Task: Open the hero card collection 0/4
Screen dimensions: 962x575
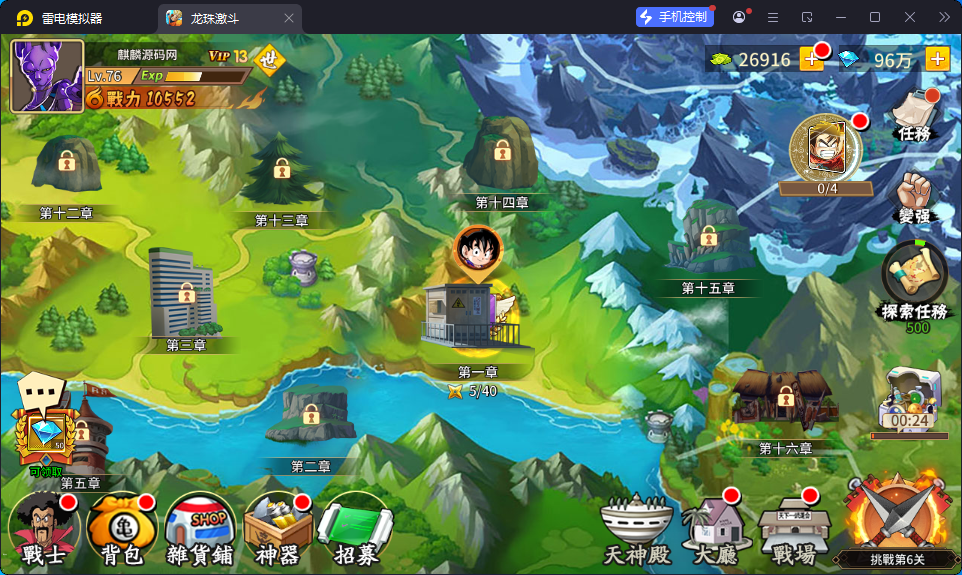Action: point(827,150)
